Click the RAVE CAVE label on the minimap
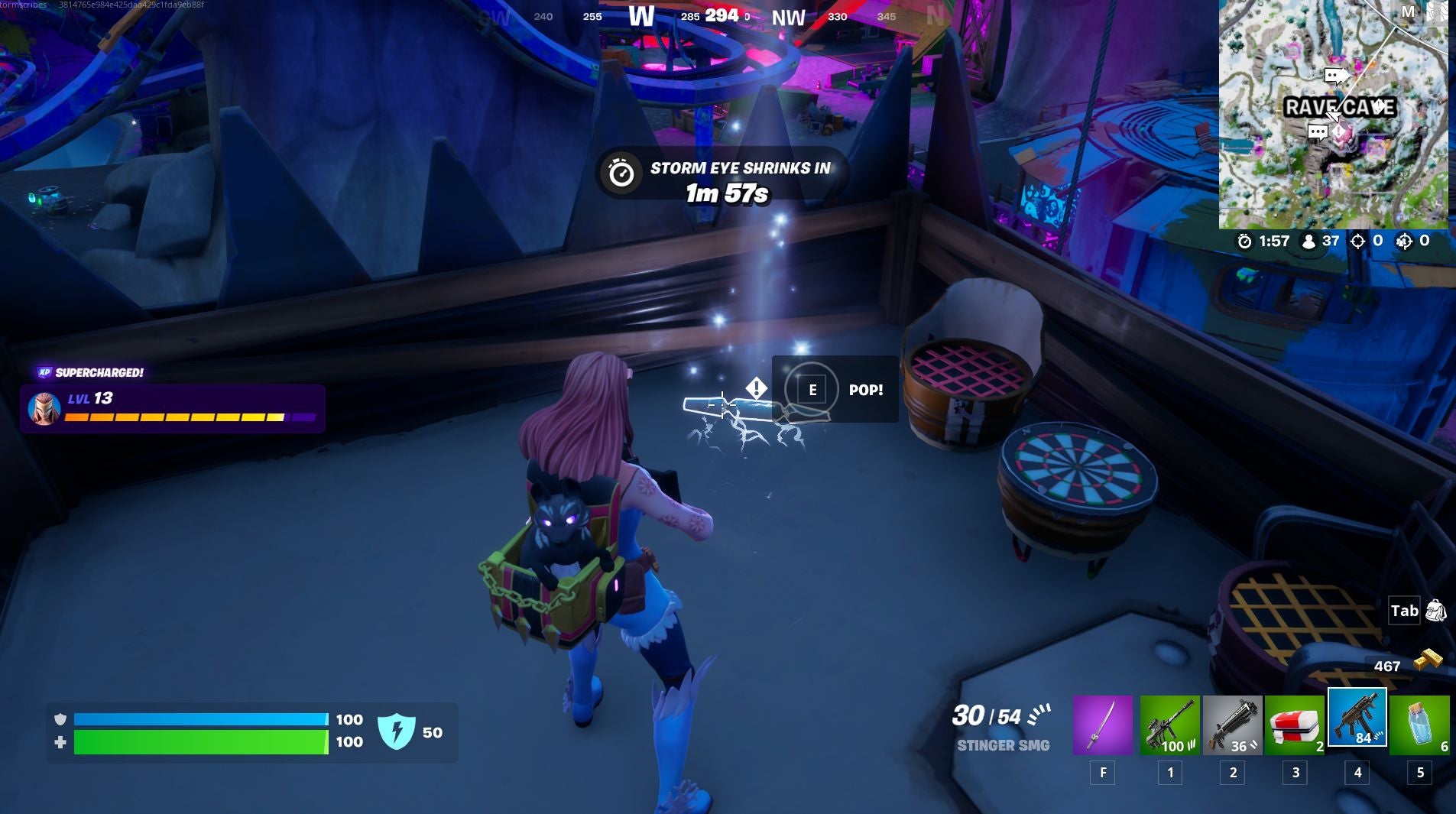The image size is (1456, 814). [1341, 108]
